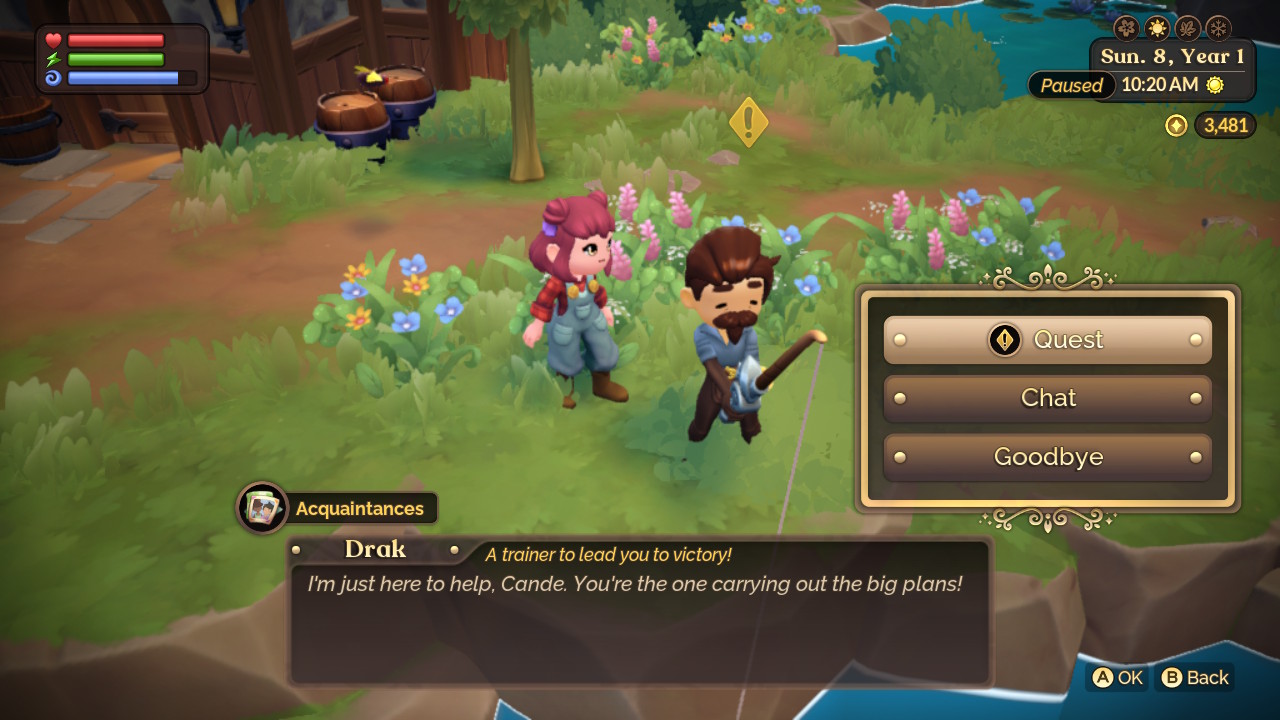Click the autumn leaf season icon
This screenshot has width=1280, height=720.
[x=1188, y=28]
